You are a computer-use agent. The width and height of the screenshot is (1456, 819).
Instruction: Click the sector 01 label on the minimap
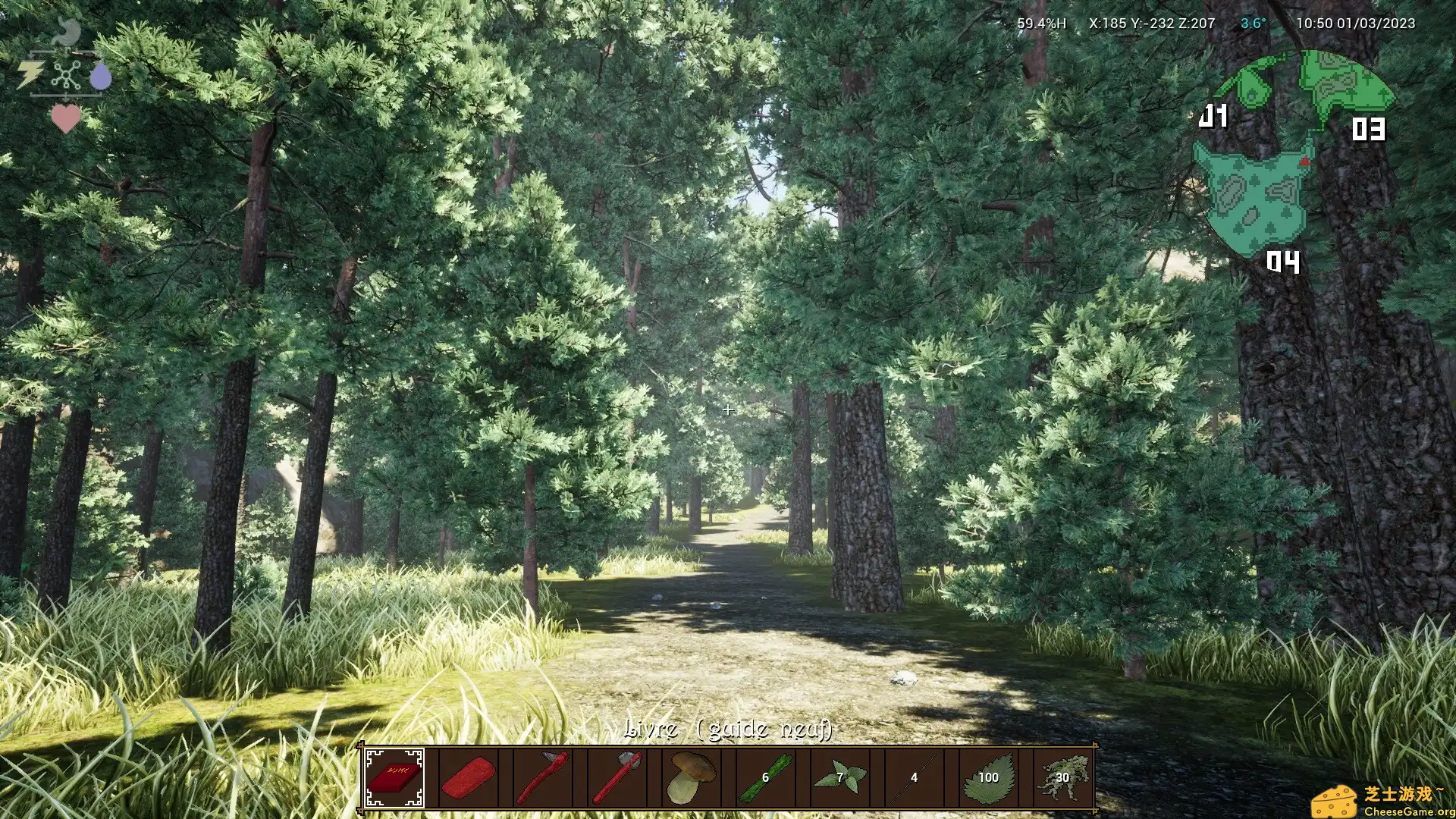coord(1215,116)
